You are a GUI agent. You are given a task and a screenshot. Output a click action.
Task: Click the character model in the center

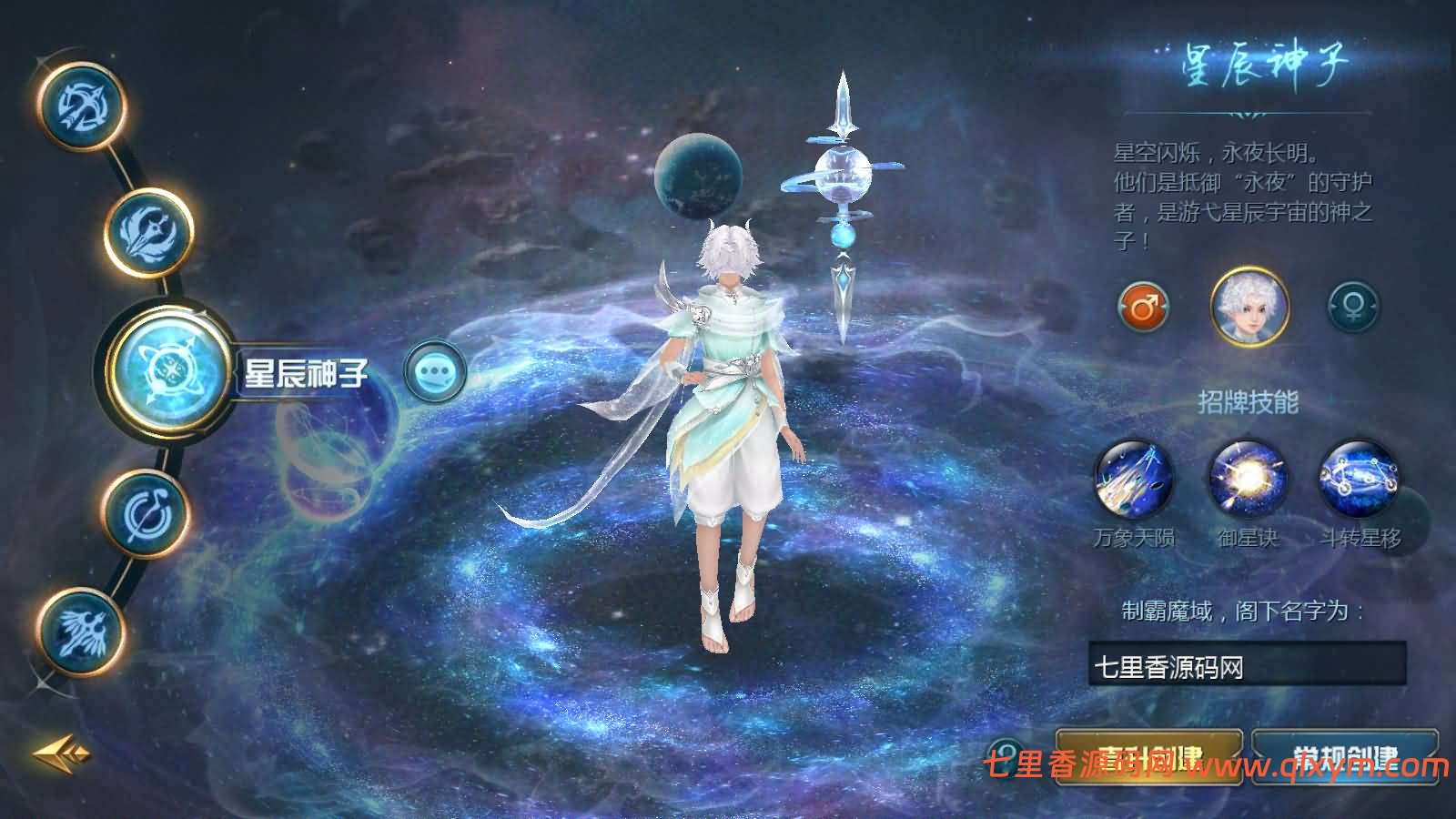[x=728, y=409]
